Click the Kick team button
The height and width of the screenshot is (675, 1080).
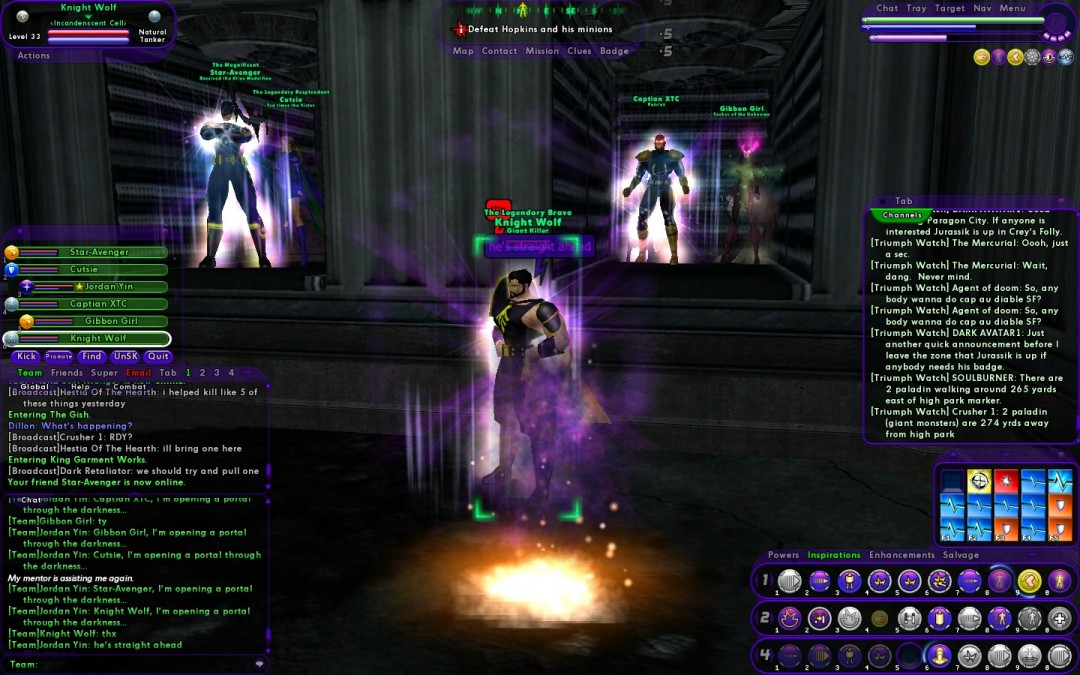pos(26,356)
